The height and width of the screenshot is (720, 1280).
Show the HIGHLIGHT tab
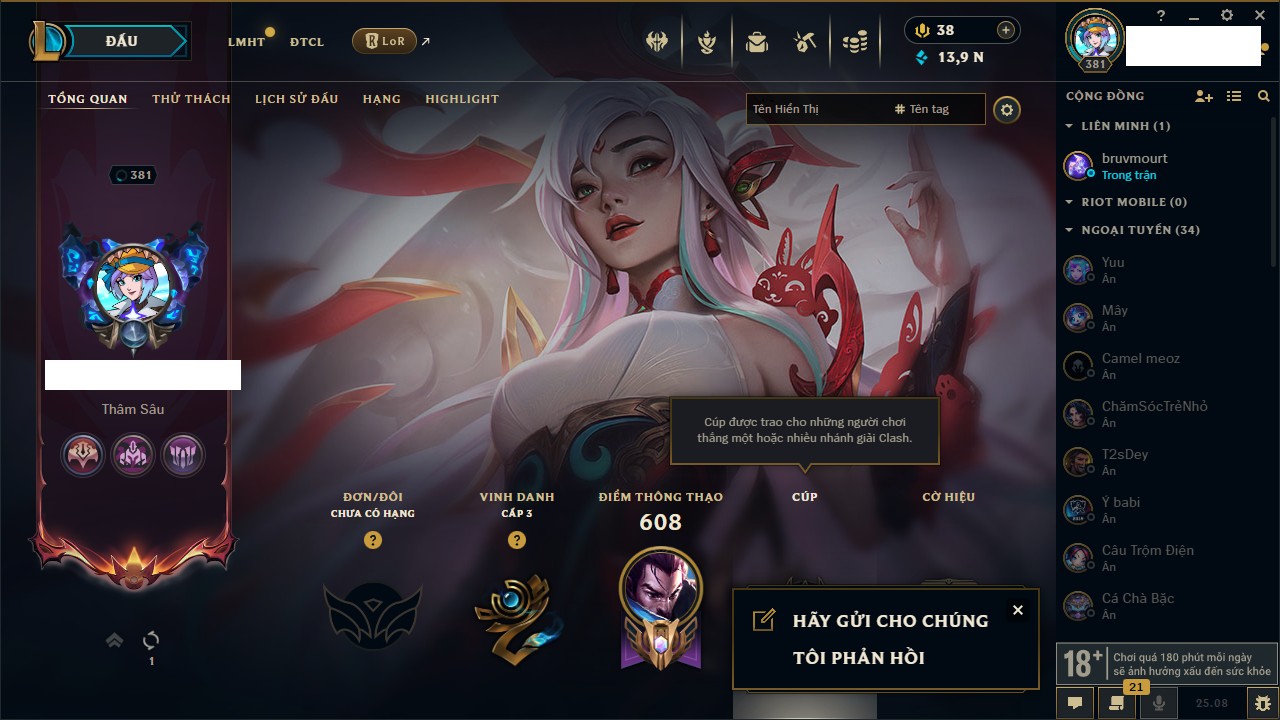pos(461,99)
